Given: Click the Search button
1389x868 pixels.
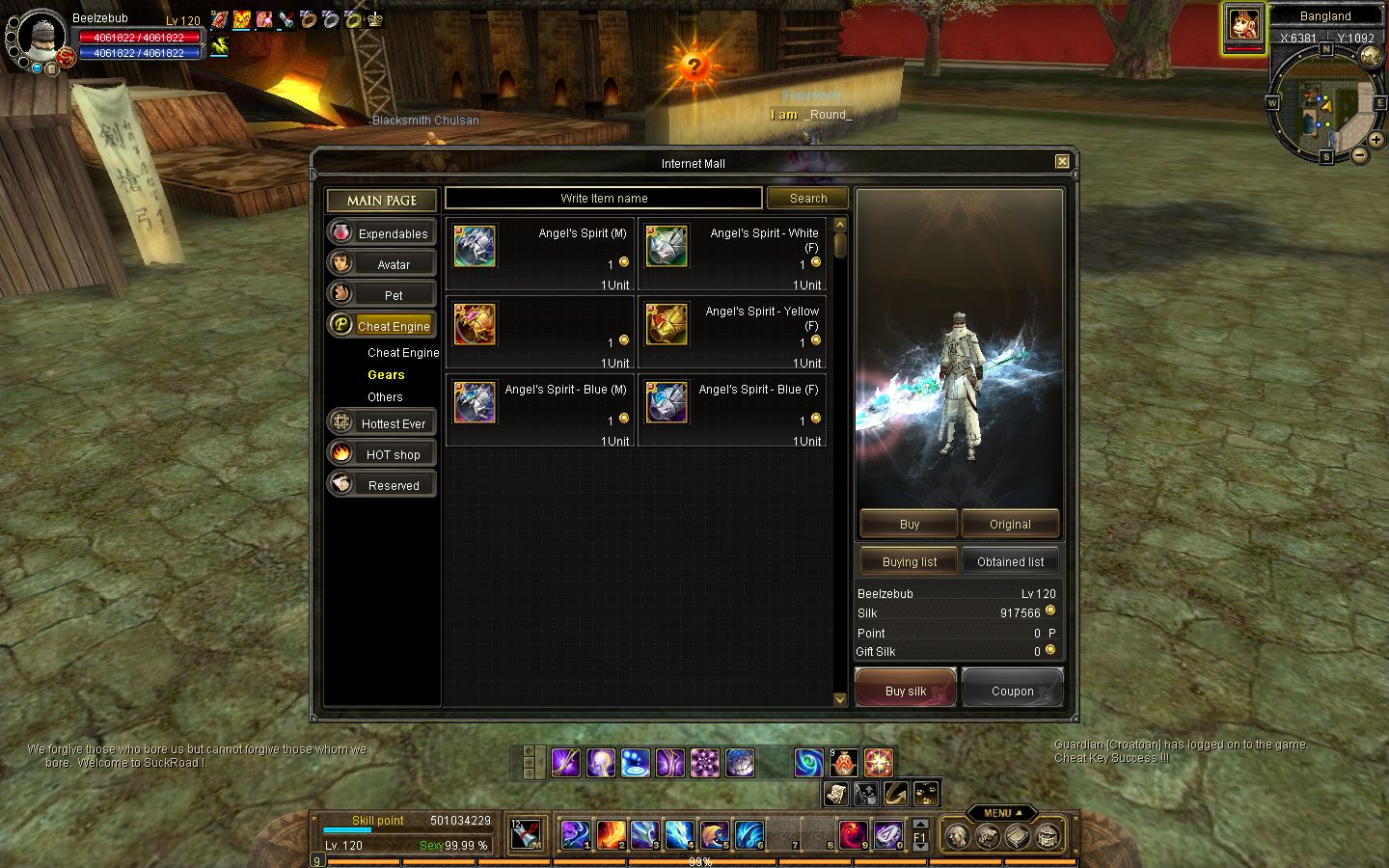Looking at the screenshot, I should click(x=808, y=199).
